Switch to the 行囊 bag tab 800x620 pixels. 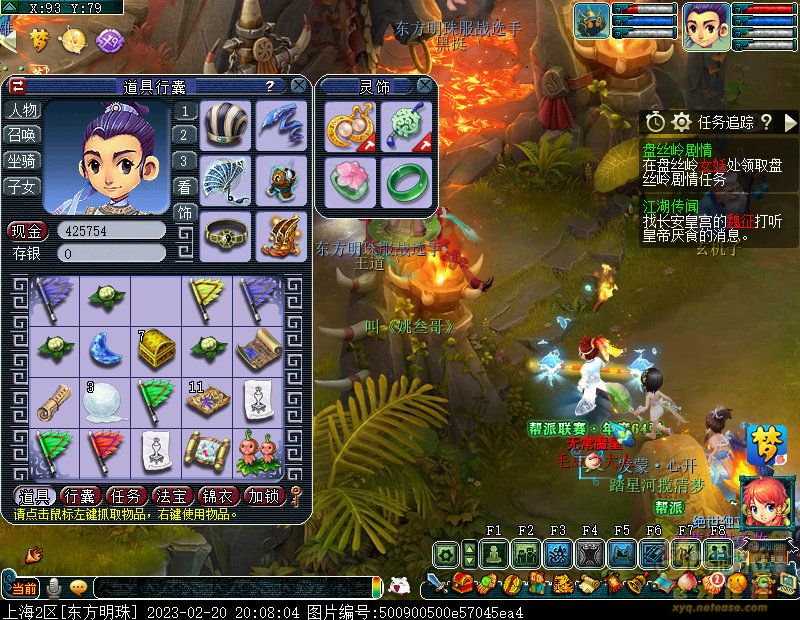pos(79,496)
